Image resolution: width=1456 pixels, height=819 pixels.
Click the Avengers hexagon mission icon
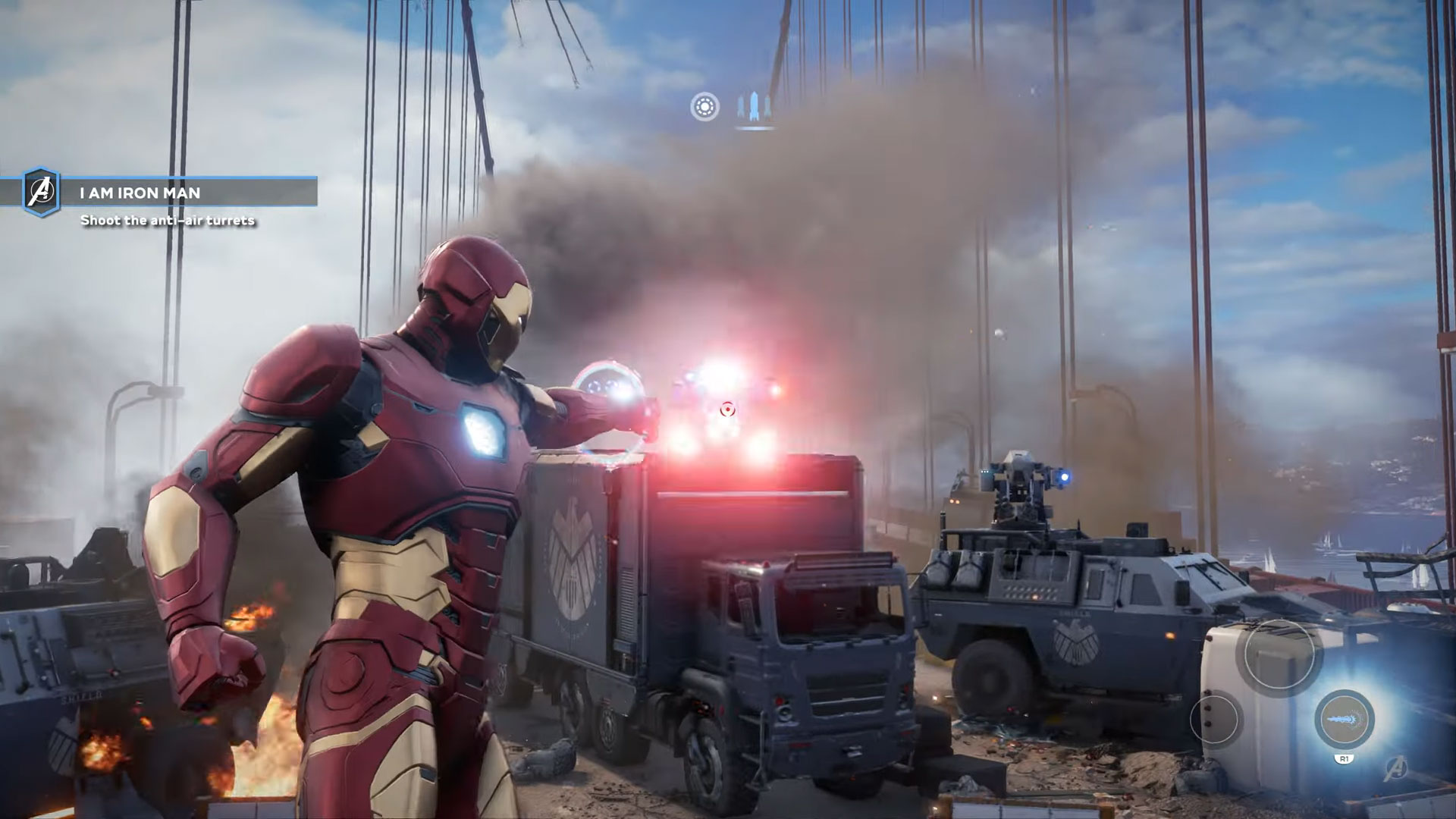pos(41,193)
